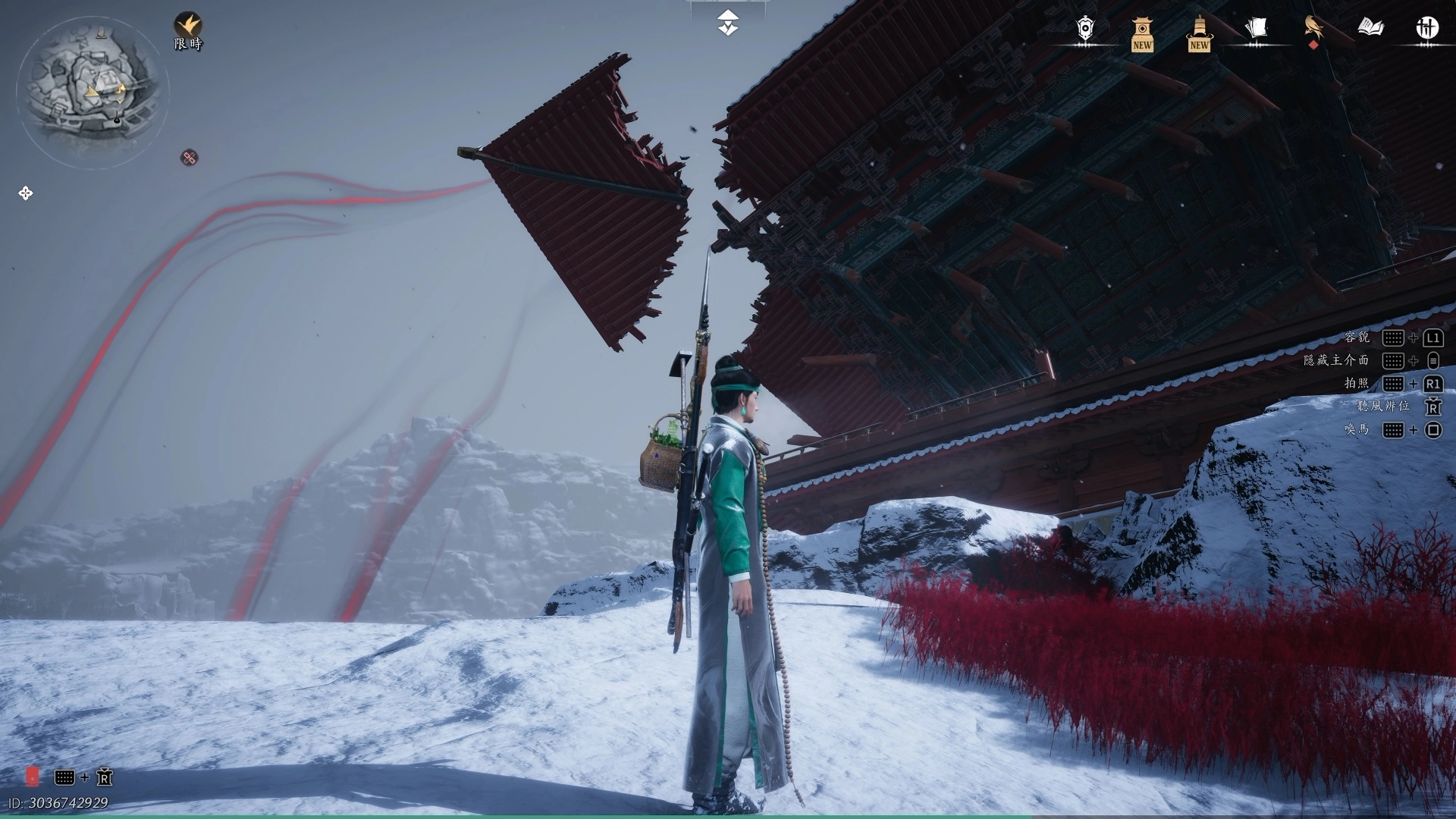Open the pavilion icon marked NEW
Image resolution: width=1456 pixels, height=819 pixels.
coord(1142,33)
